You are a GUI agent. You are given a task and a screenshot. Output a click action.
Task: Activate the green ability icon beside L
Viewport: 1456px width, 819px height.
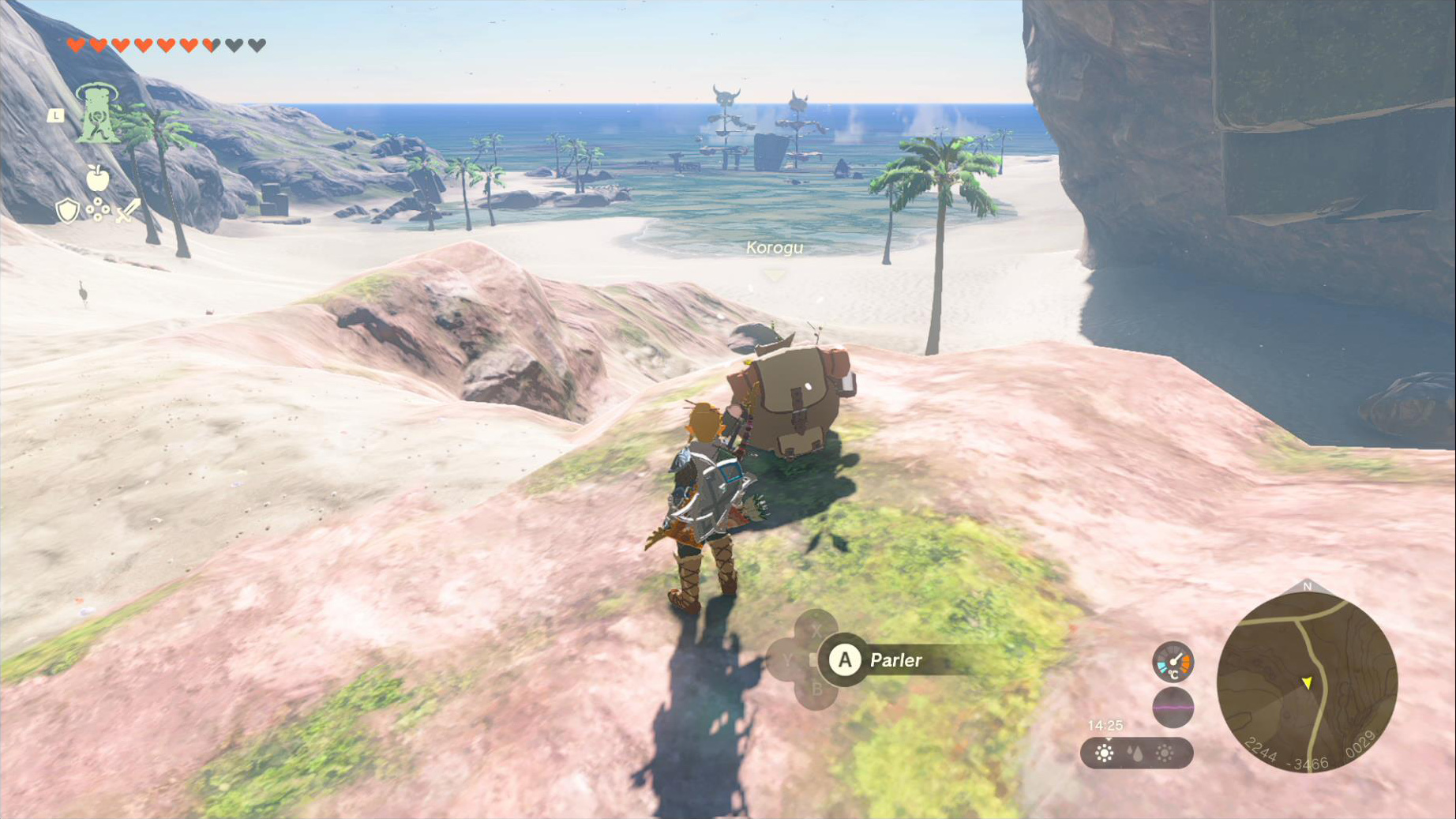(96, 115)
